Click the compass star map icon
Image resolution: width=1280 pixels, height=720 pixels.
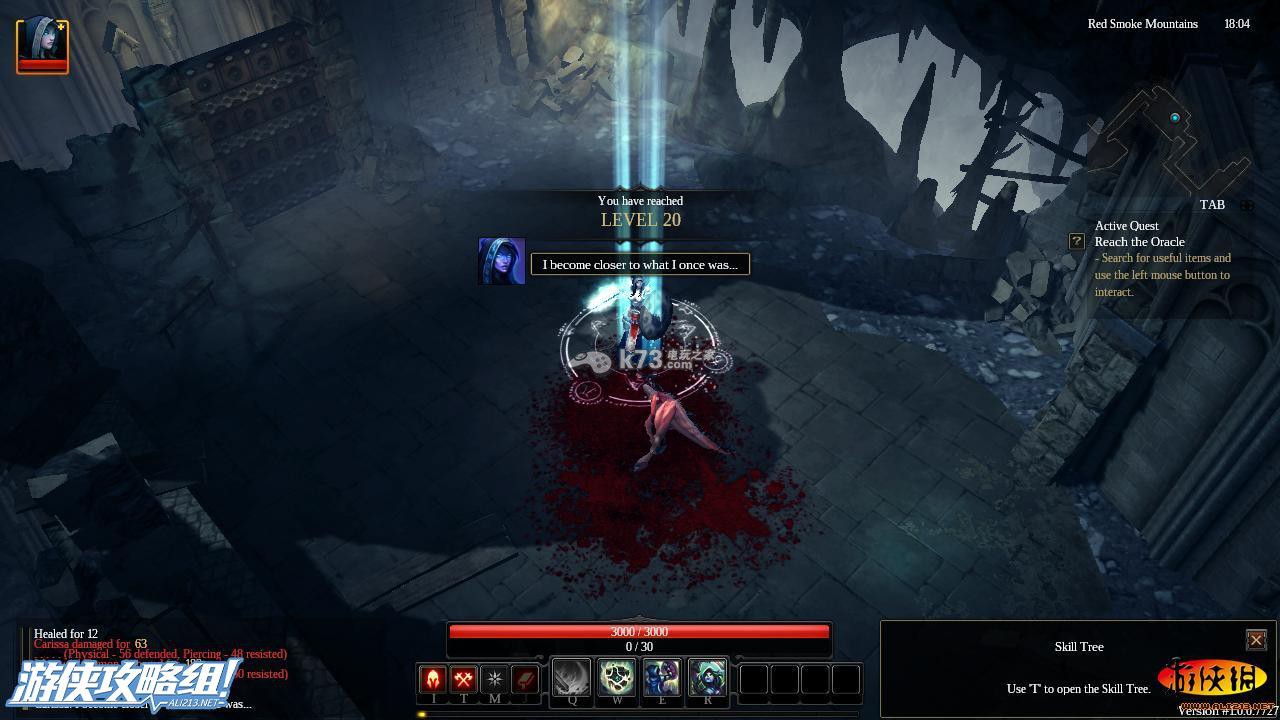494,680
